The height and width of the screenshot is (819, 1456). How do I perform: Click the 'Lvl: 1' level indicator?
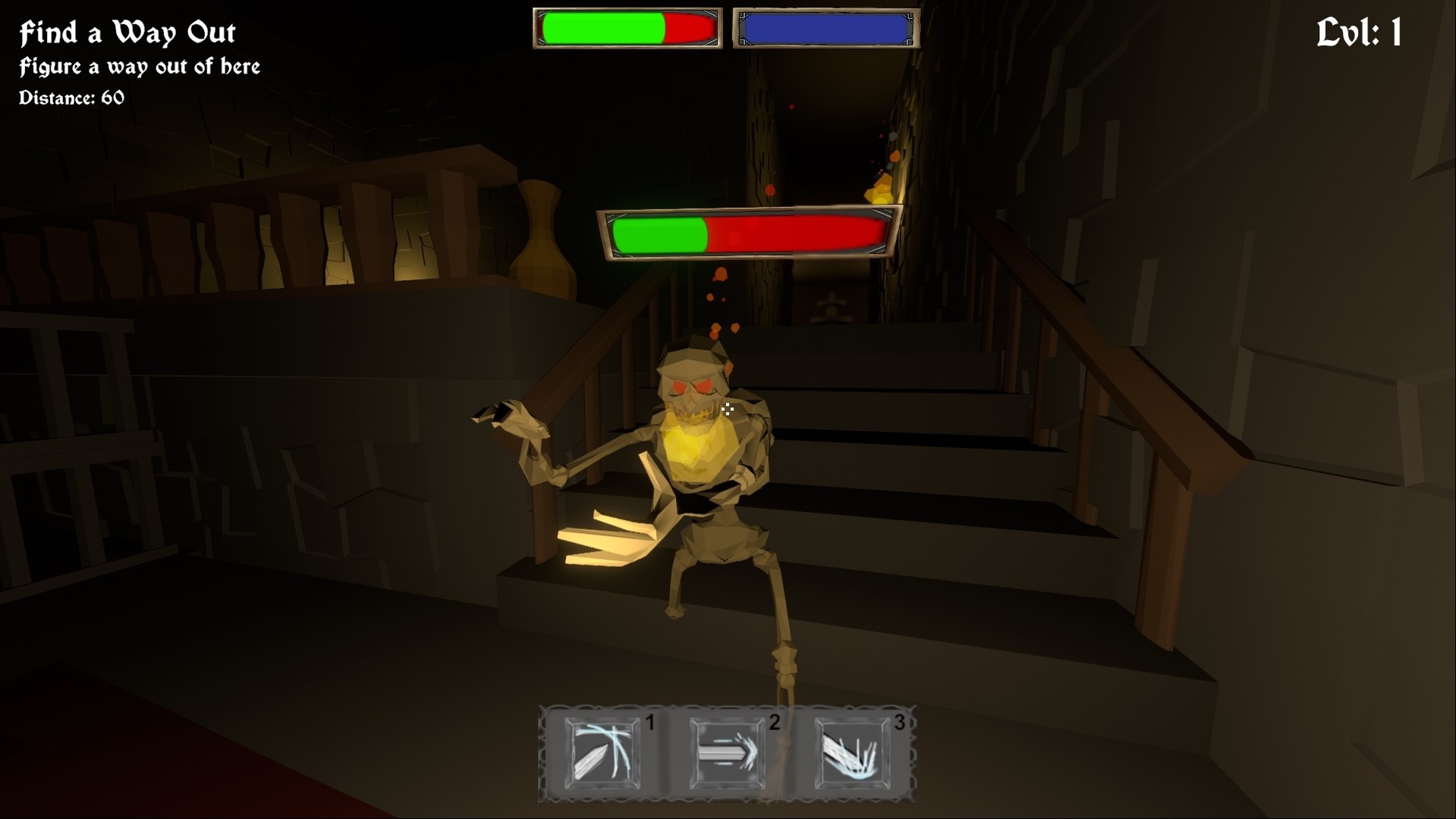pyautogui.click(x=1357, y=32)
